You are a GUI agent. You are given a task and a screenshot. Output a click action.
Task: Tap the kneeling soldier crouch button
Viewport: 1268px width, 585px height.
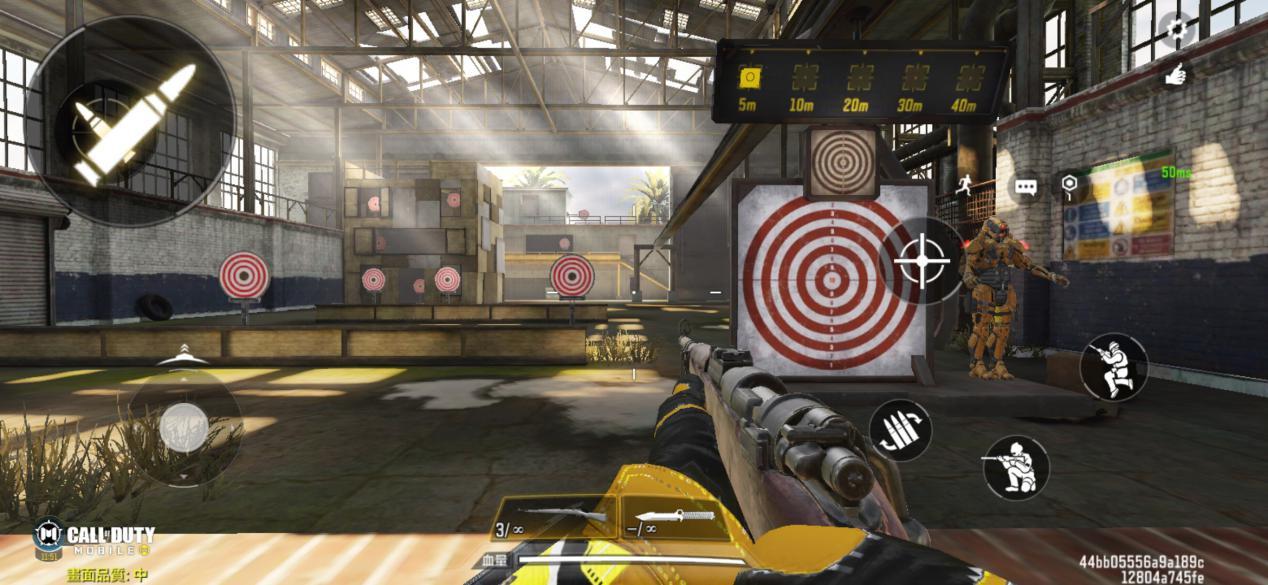1016,467
